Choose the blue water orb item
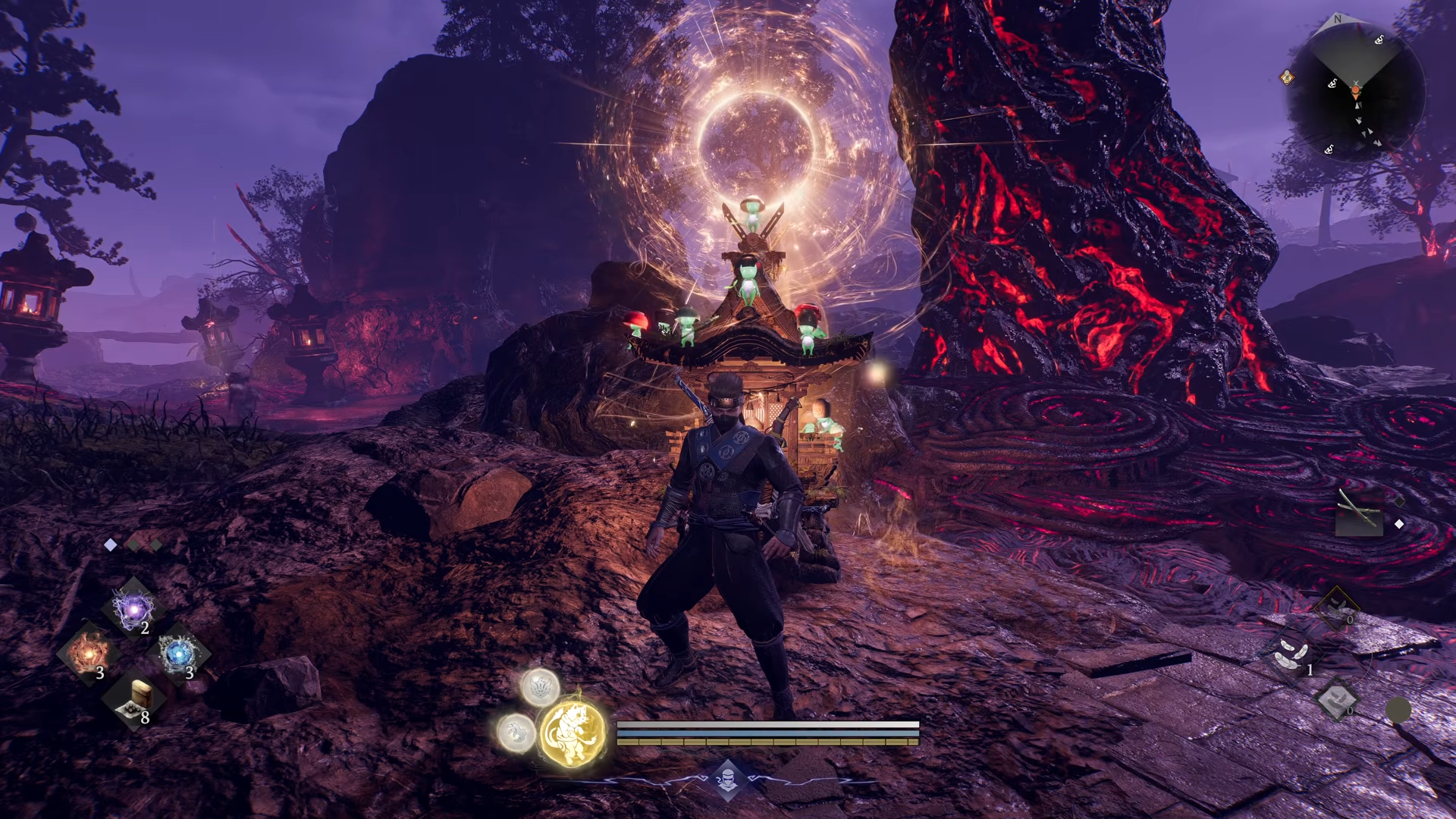Viewport: 1456px width, 819px height. click(x=179, y=654)
